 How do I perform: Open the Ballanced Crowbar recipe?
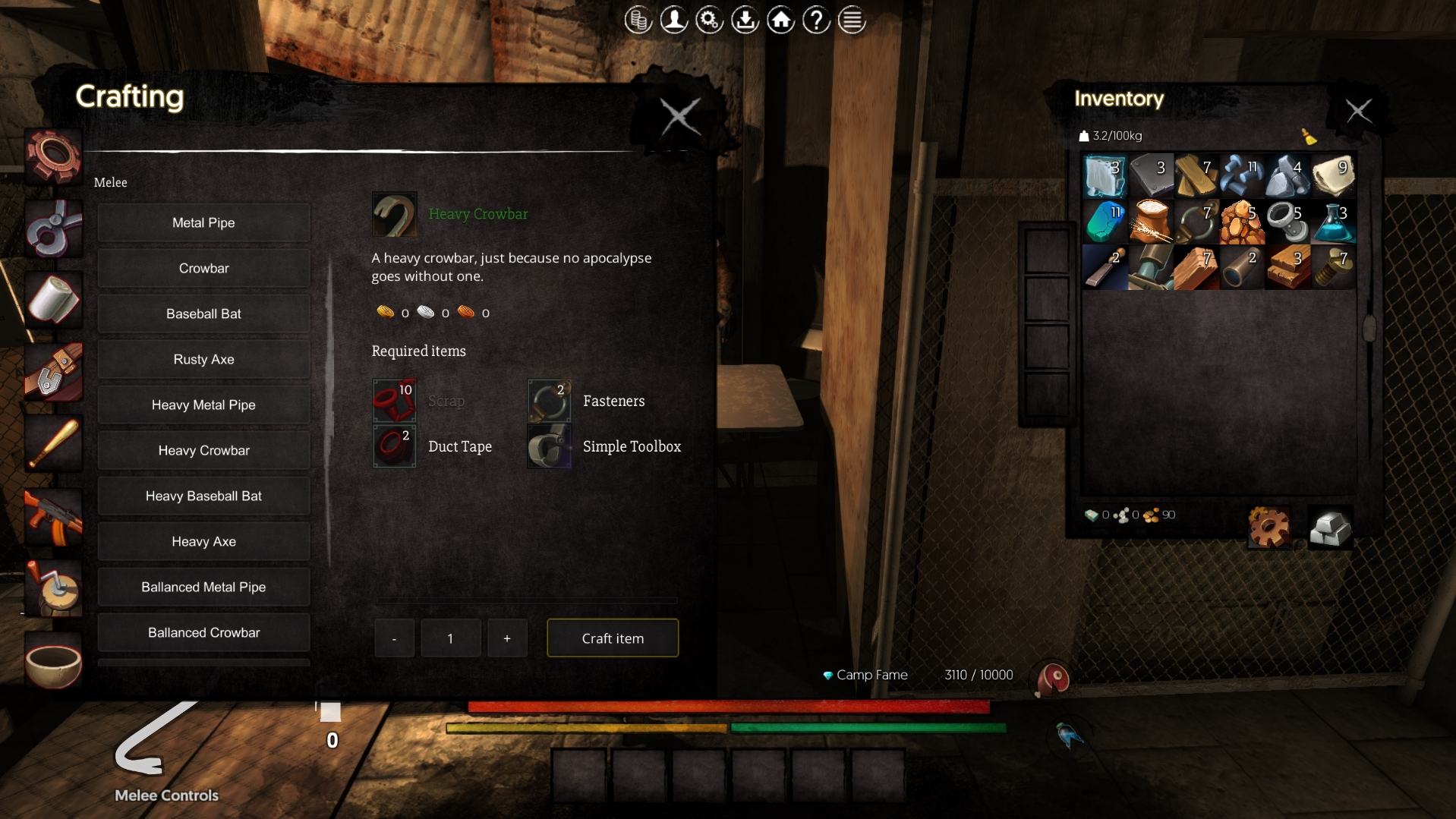(203, 632)
